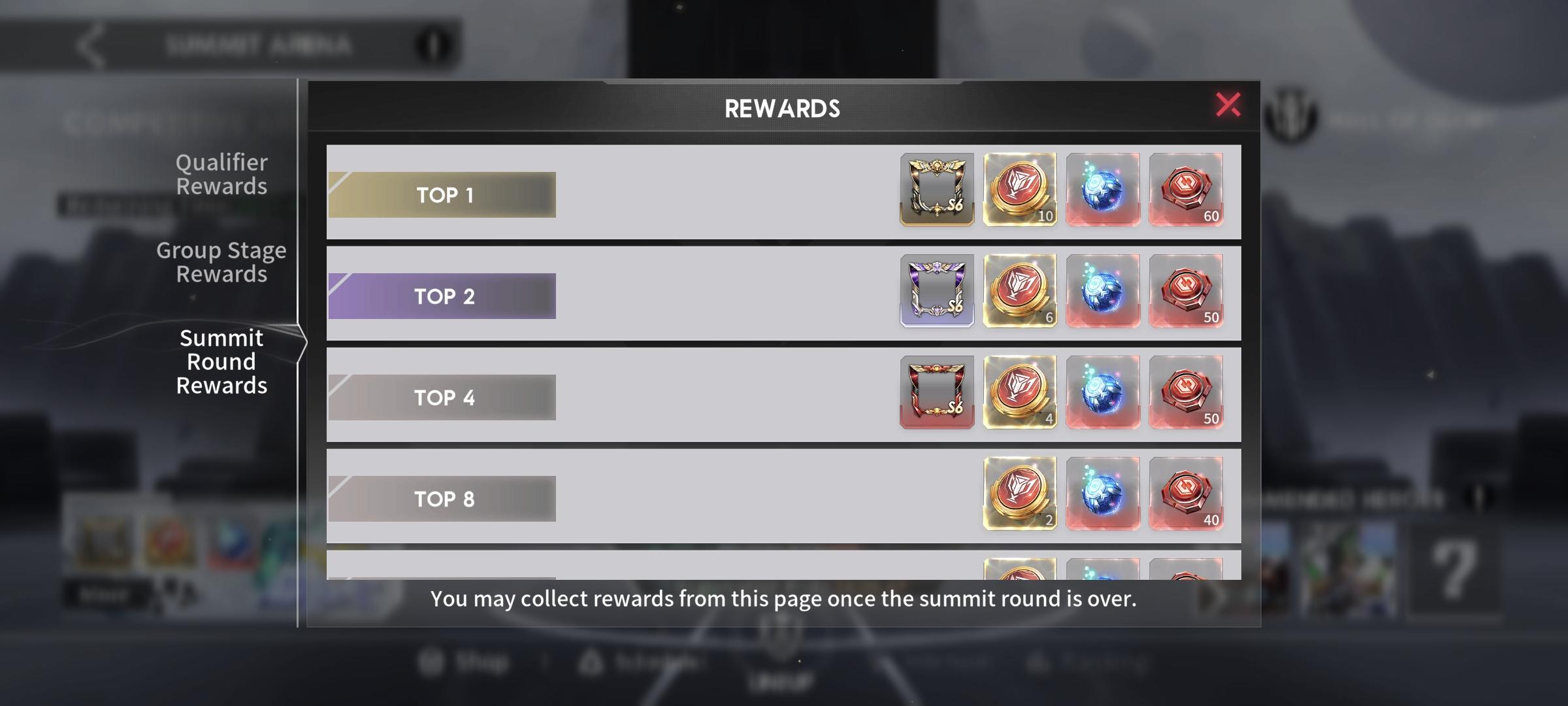The image size is (1568, 706).
Task: Click the red token x40 reward for TOP 8
Action: tap(1187, 494)
